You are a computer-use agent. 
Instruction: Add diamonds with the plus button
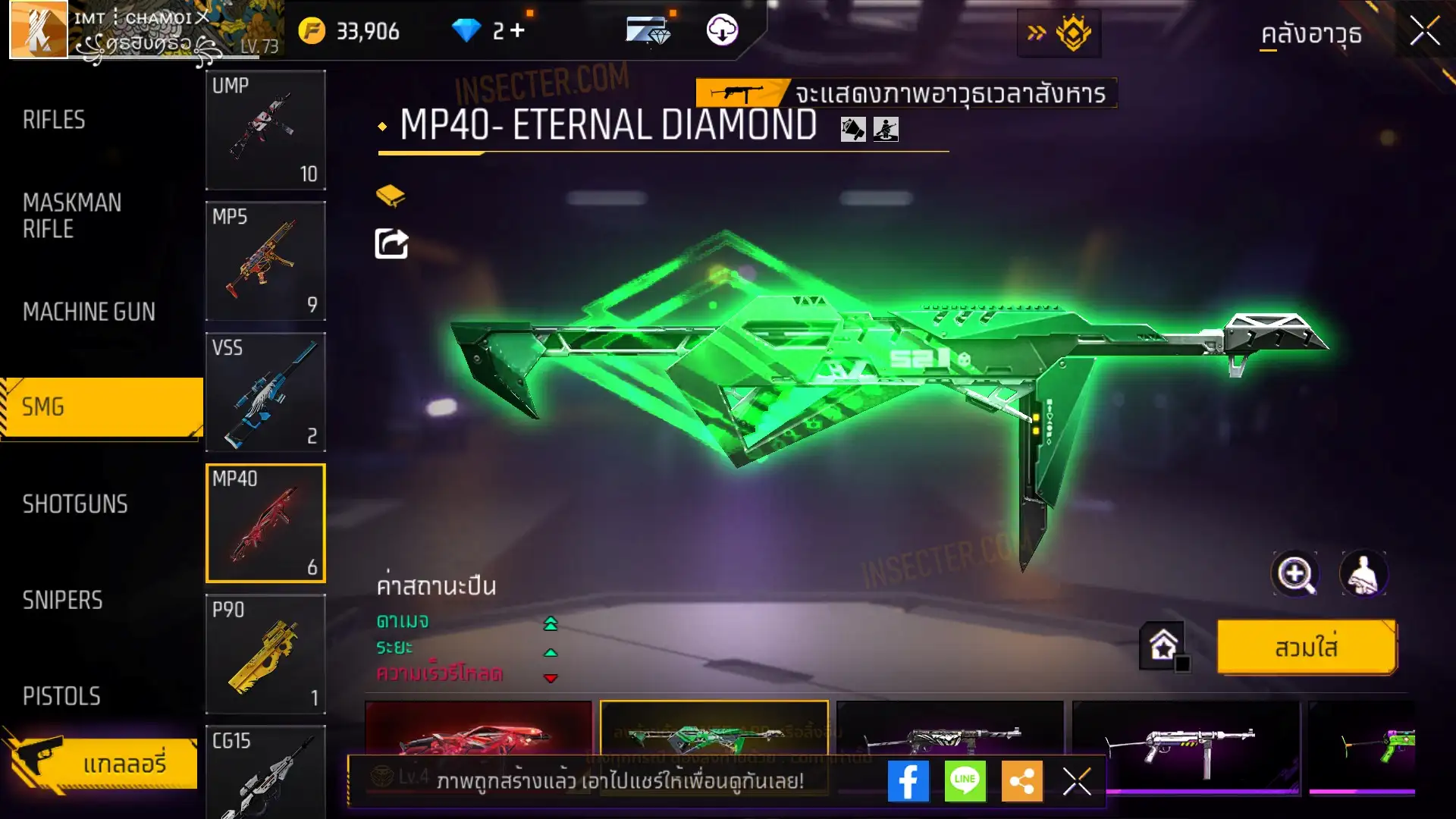[518, 30]
